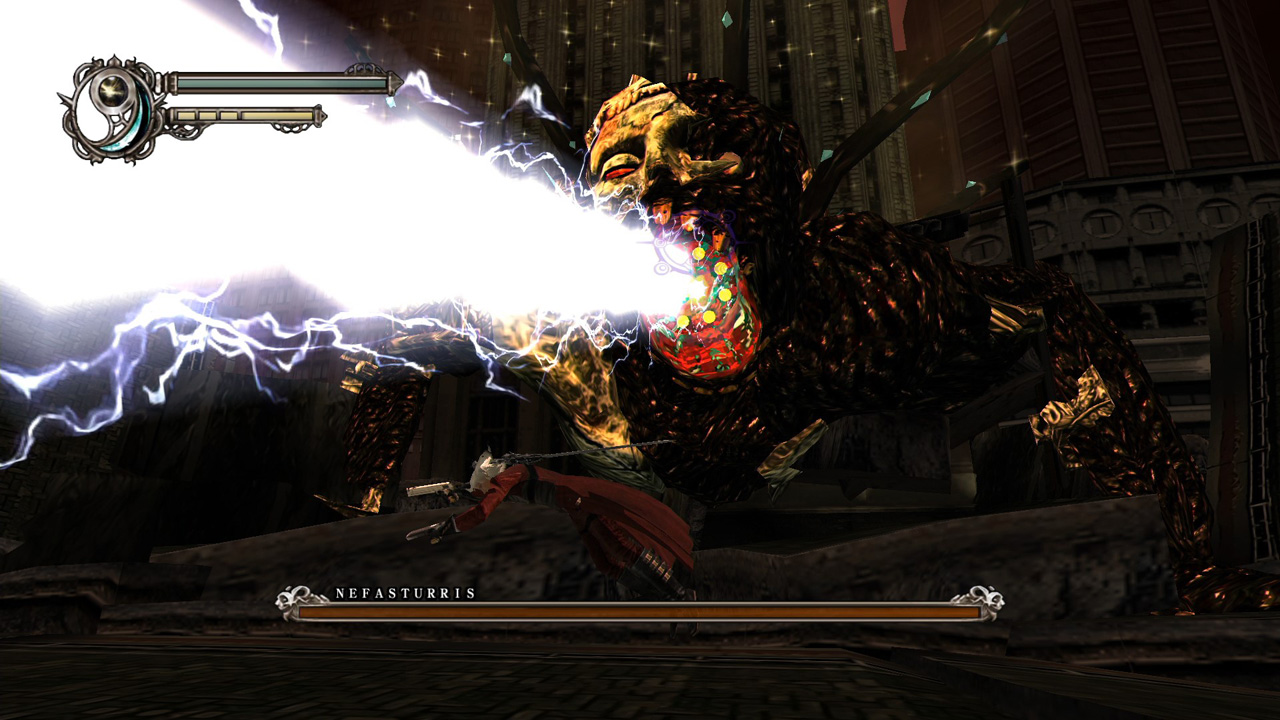Click Dante's pistol in his hand

[x=430, y=490]
